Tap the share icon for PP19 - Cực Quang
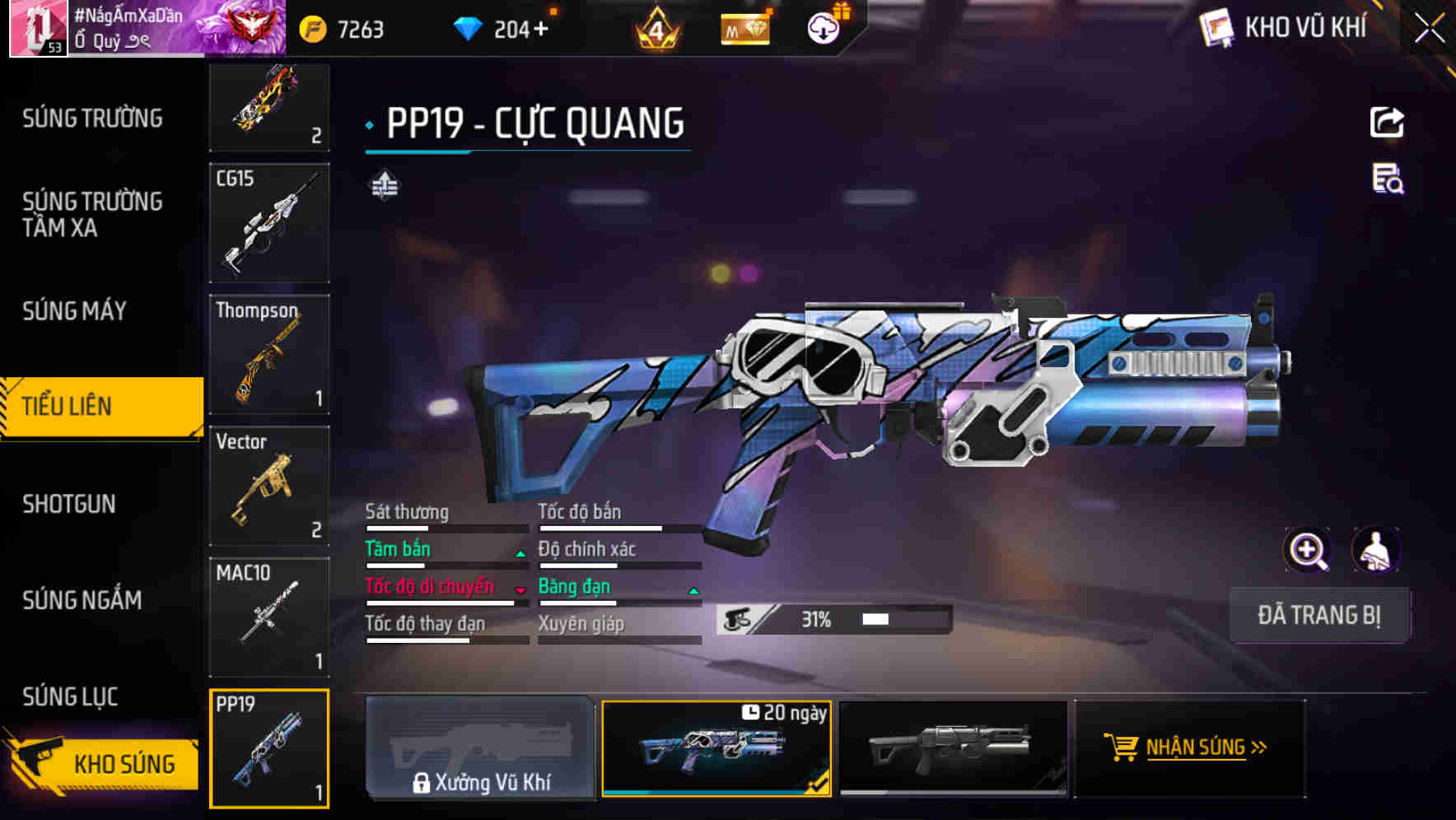Image resolution: width=1456 pixels, height=820 pixels. click(x=1388, y=122)
